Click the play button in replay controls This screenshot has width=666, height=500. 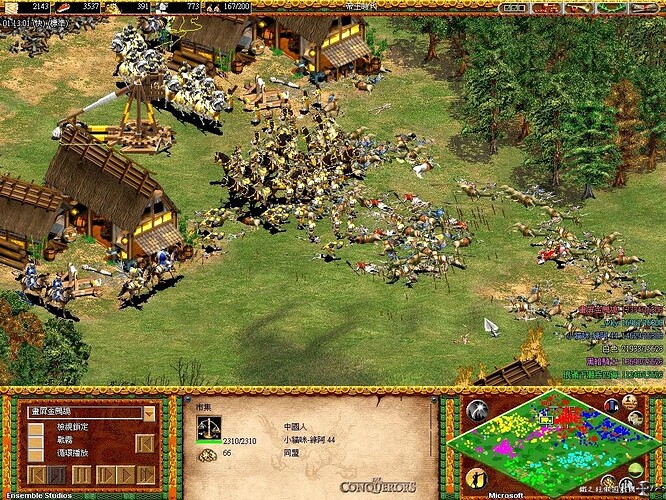coord(124,474)
